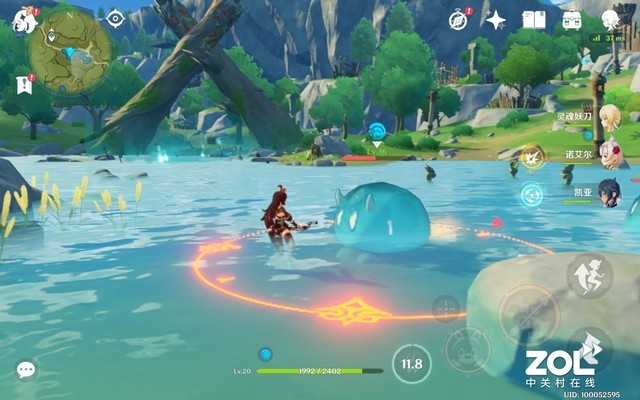Image resolution: width=640 pixels, height=400 pixels.
Task: Open the quest bookmark icon
Action: 24,84
